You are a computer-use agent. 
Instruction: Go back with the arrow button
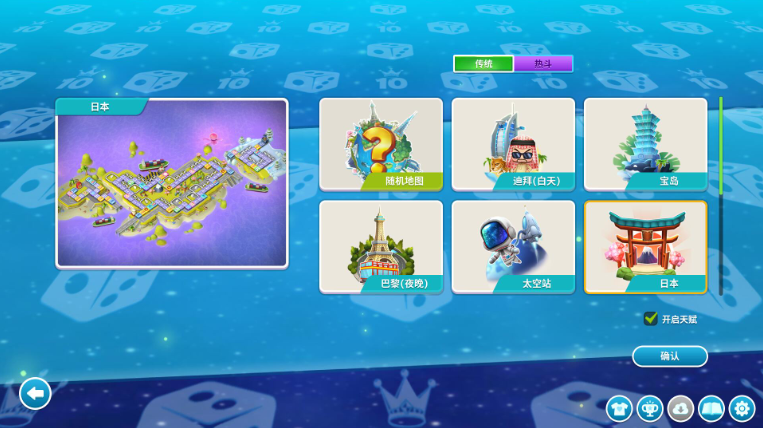point(35,394)
